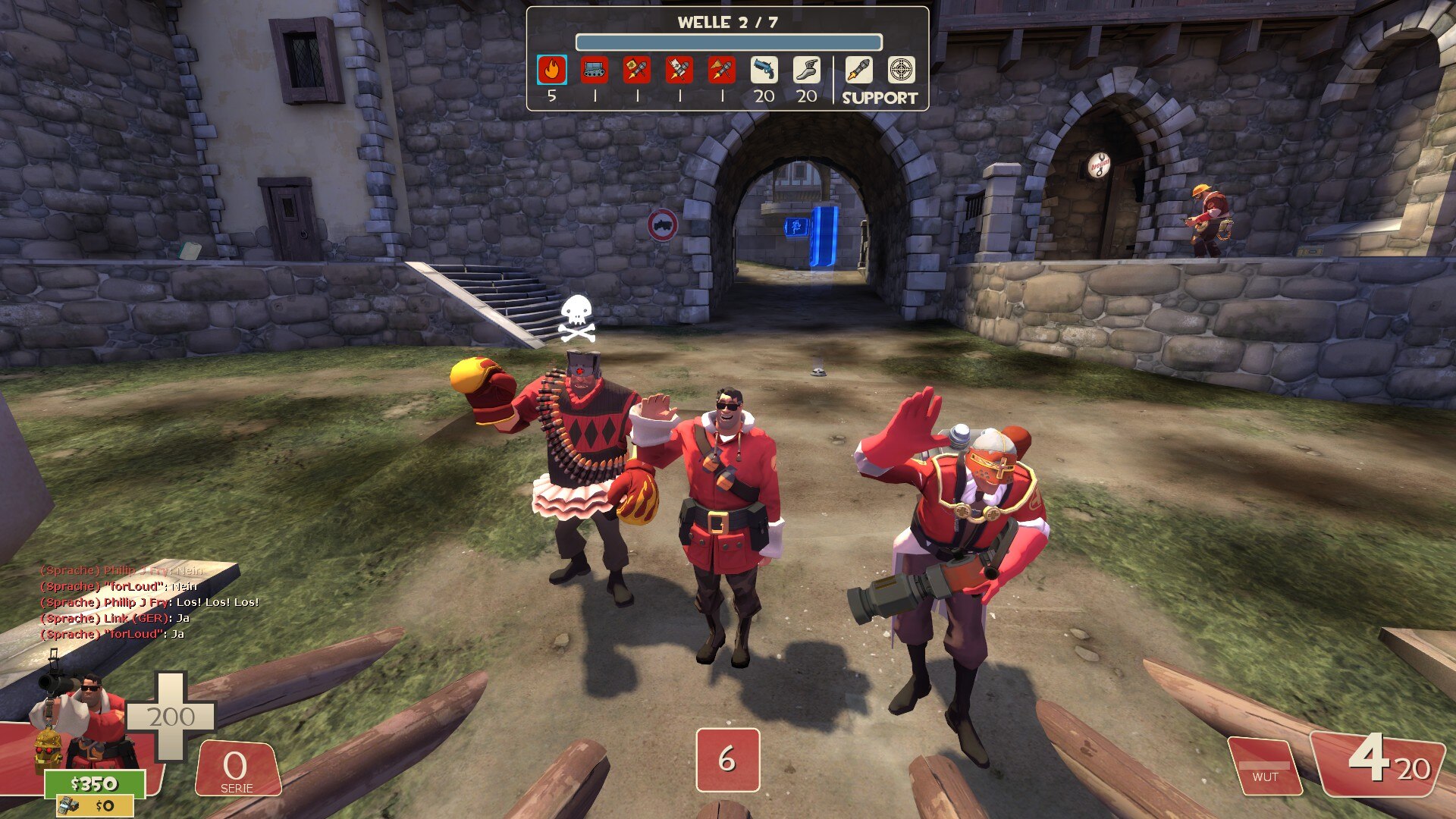
Task: Select the winged shoe enemy icon
Action: click(807, 71)
